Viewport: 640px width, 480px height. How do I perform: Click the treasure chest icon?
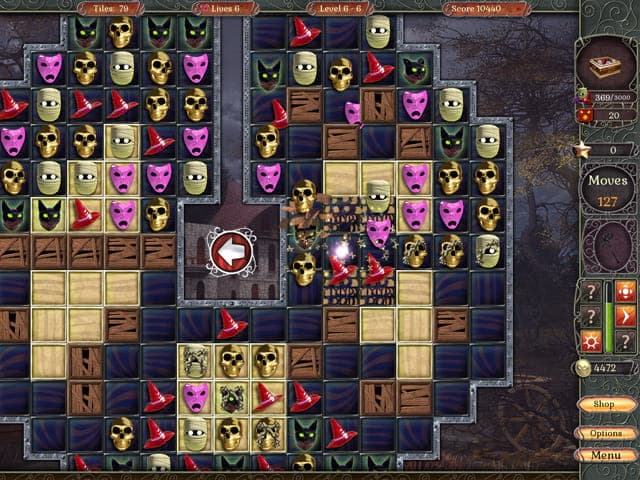(605, 67)
